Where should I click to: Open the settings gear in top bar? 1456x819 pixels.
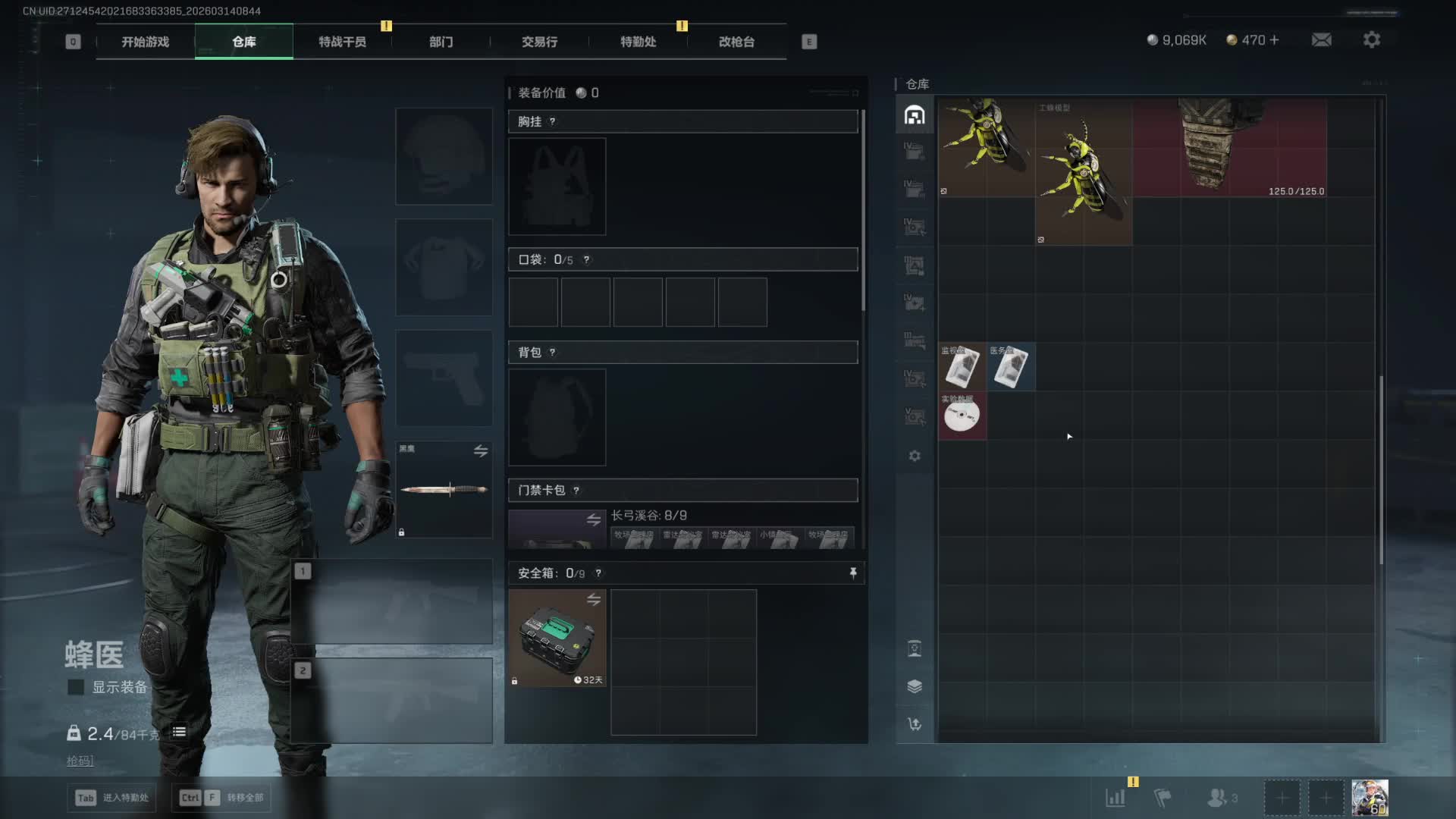click(1371, 39)
